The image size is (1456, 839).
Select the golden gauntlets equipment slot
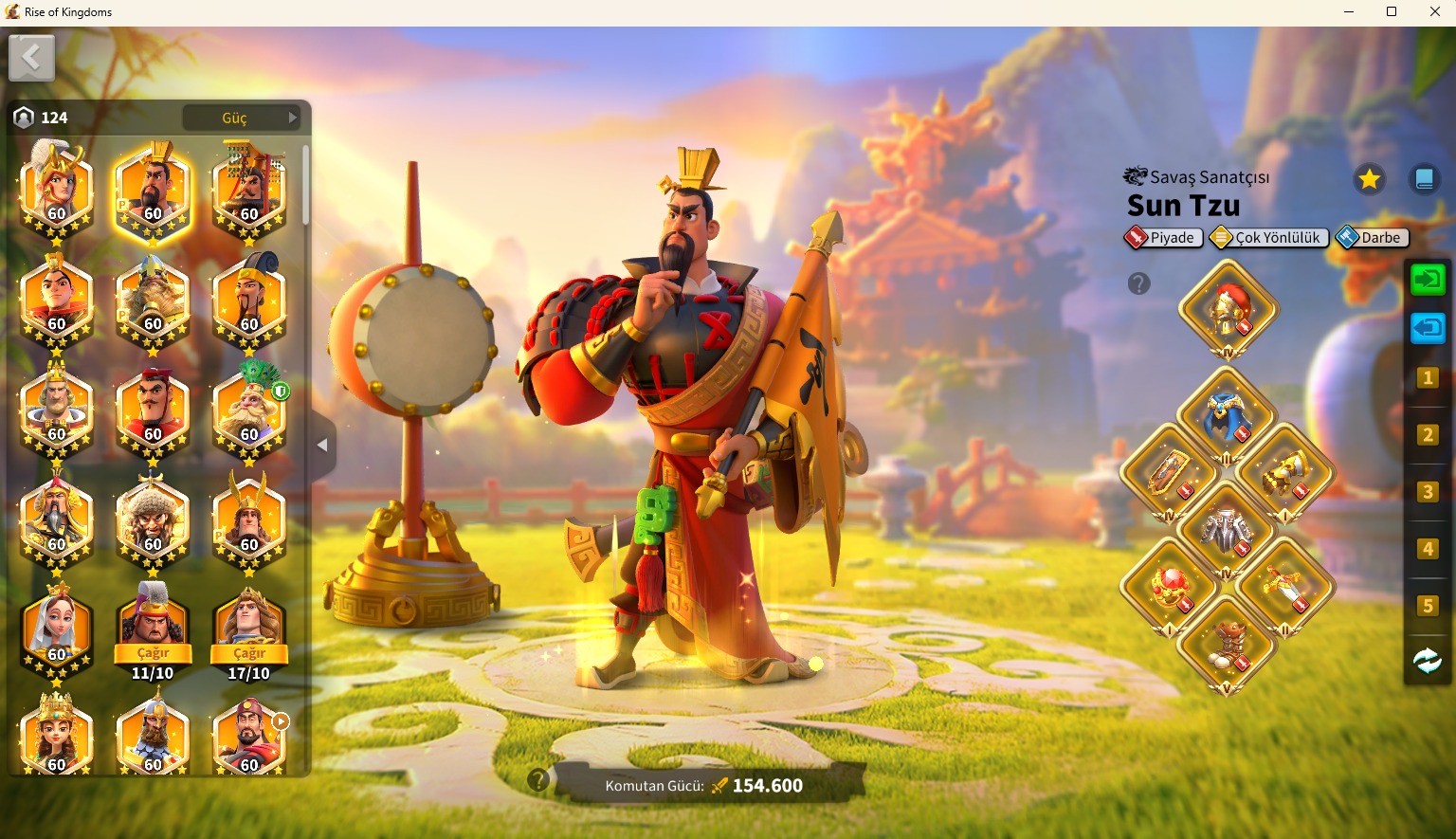(1285, 473)
